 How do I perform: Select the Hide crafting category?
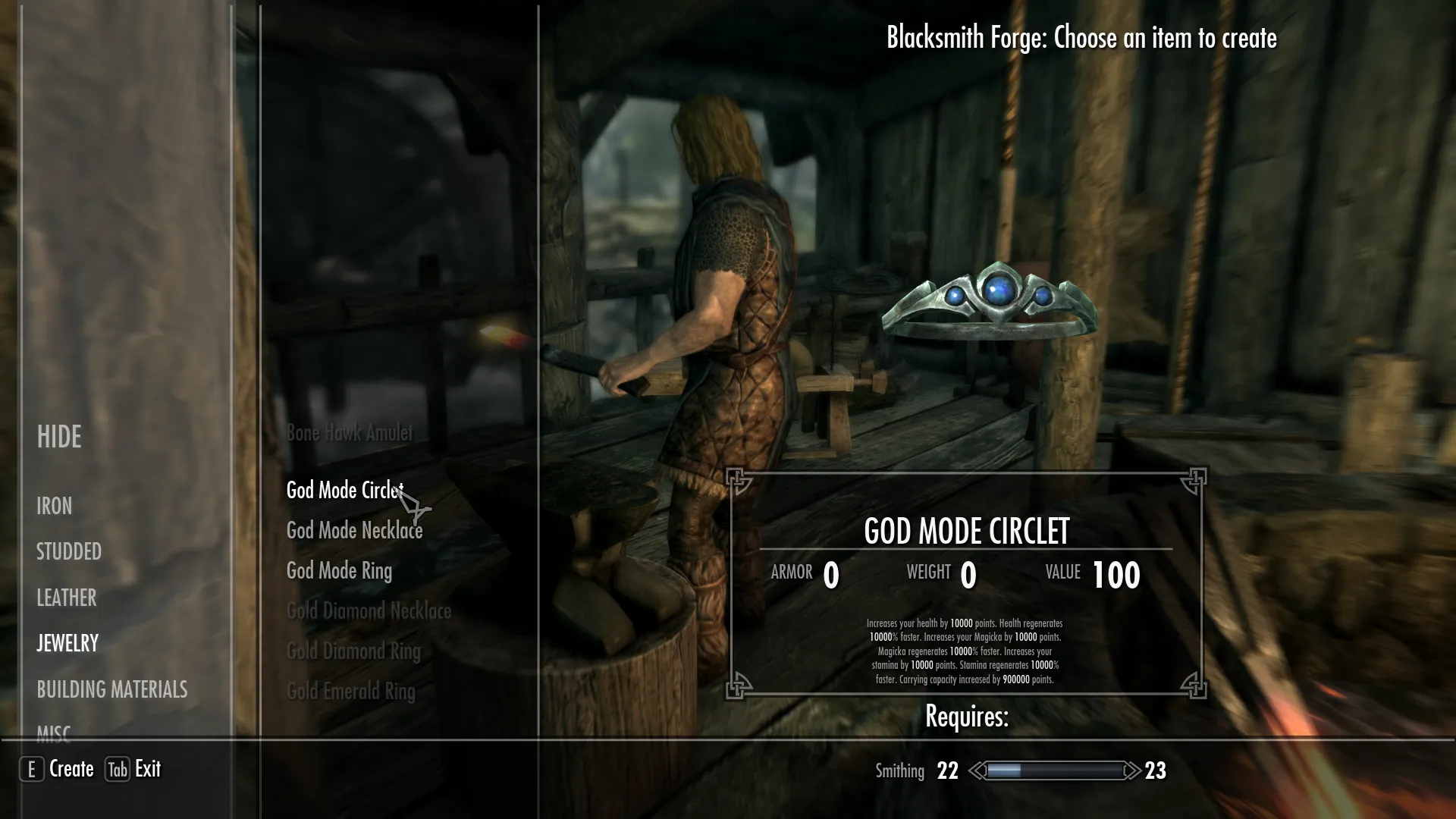(x=59, y=437)
